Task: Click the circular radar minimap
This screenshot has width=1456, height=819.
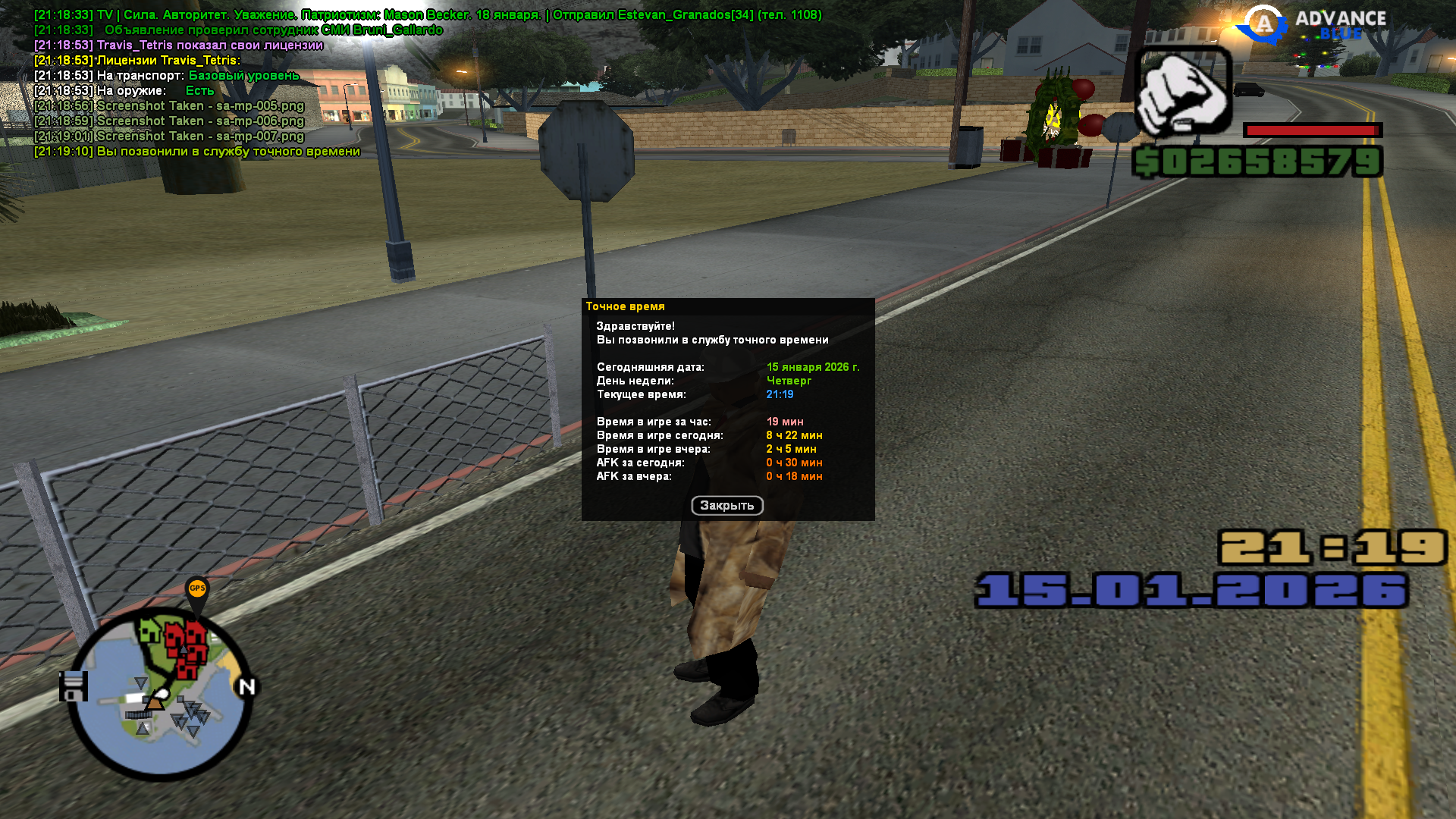Action: (160, 694)
